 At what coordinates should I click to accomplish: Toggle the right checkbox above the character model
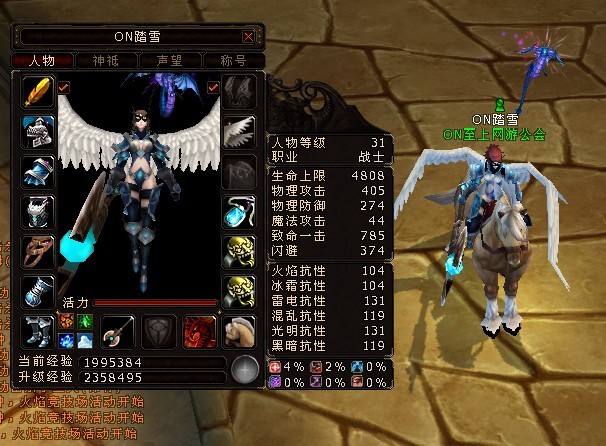(213, 87)
